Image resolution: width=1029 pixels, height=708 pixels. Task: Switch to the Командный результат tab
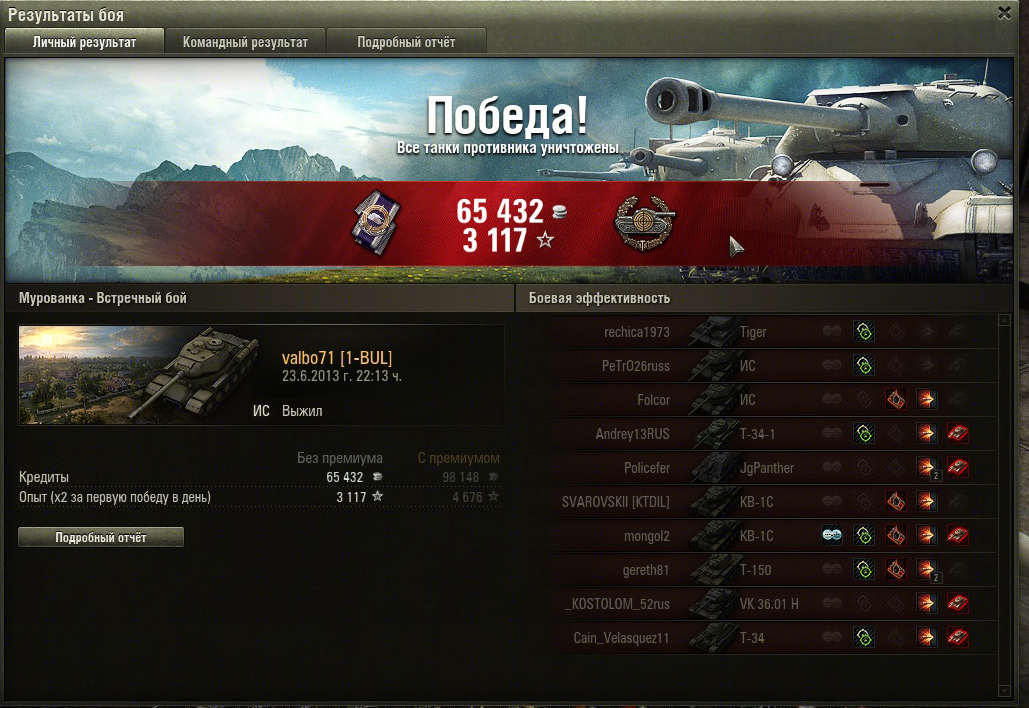pyautogui.click(x=245, y=42)
